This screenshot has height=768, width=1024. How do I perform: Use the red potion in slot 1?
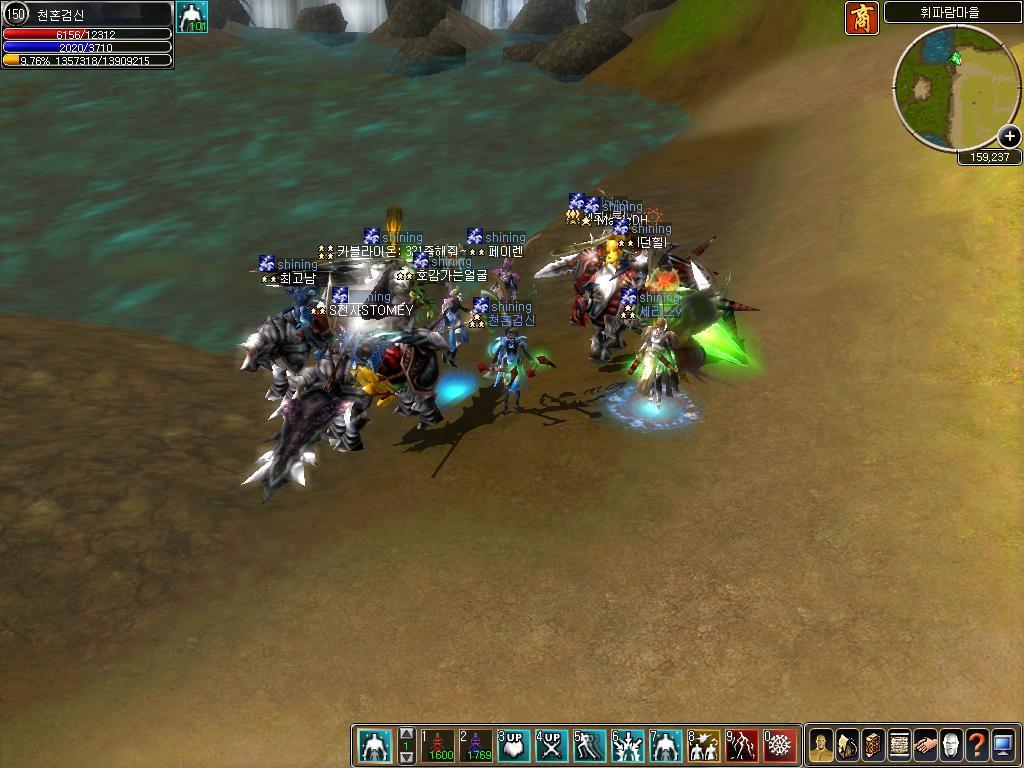click(439, 745)
